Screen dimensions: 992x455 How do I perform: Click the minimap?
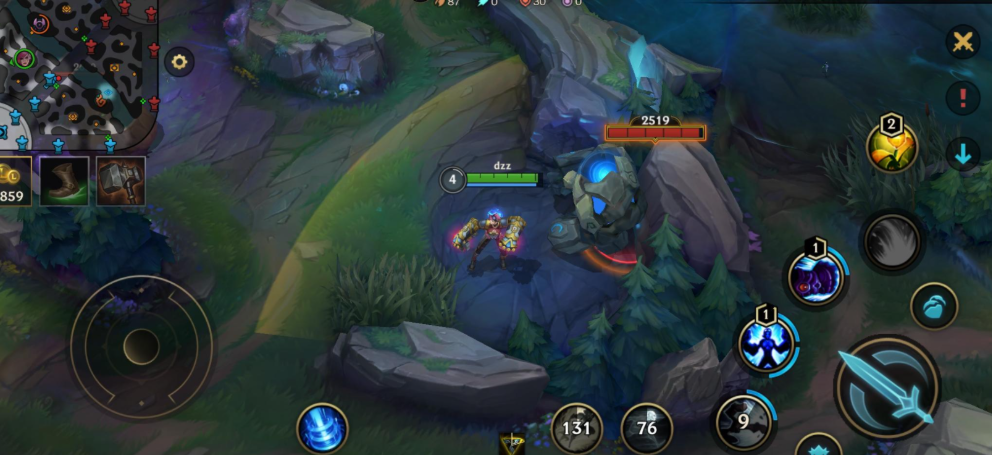78,70
